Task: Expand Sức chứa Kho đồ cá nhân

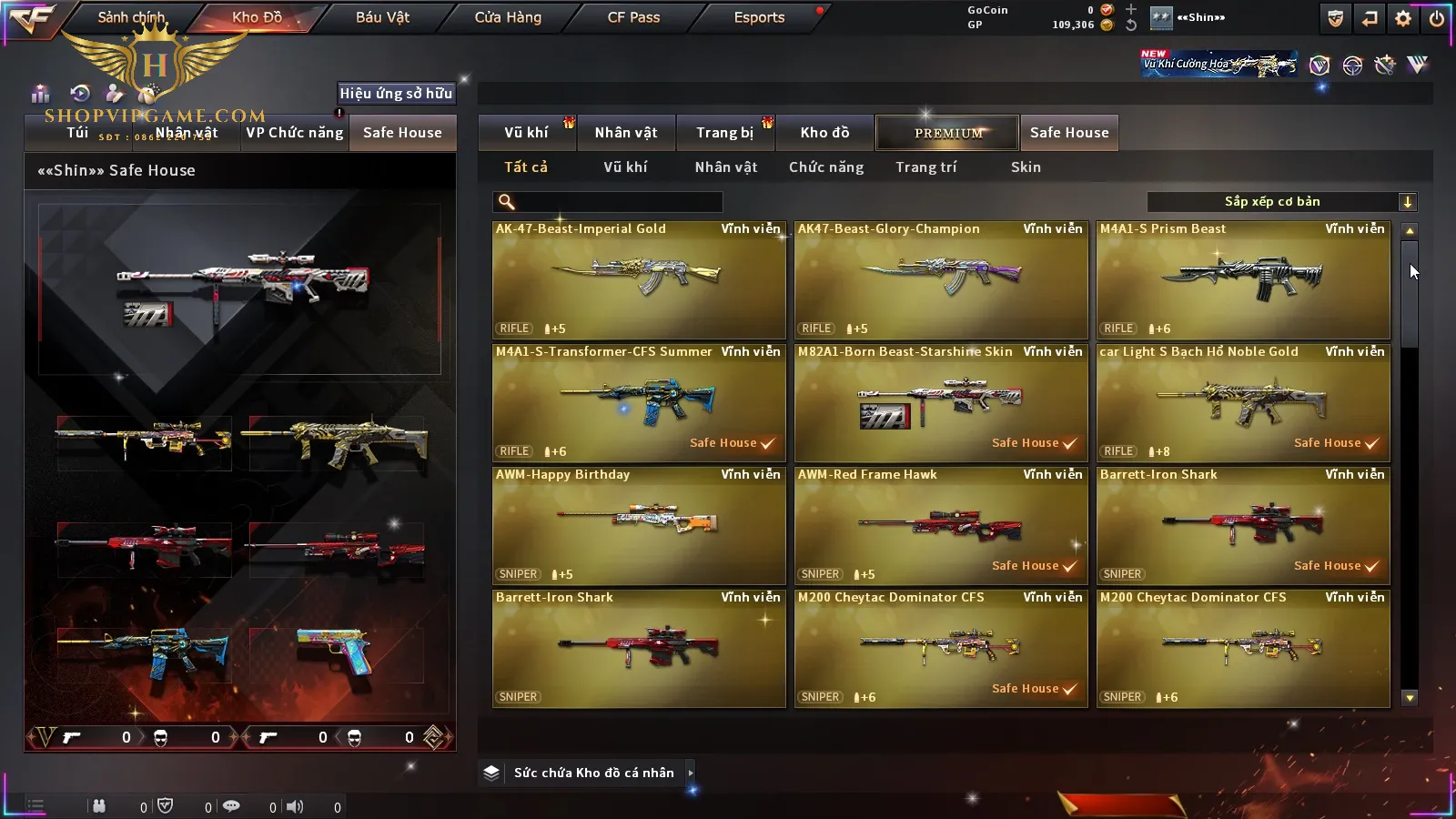Action: coord(595,773)
